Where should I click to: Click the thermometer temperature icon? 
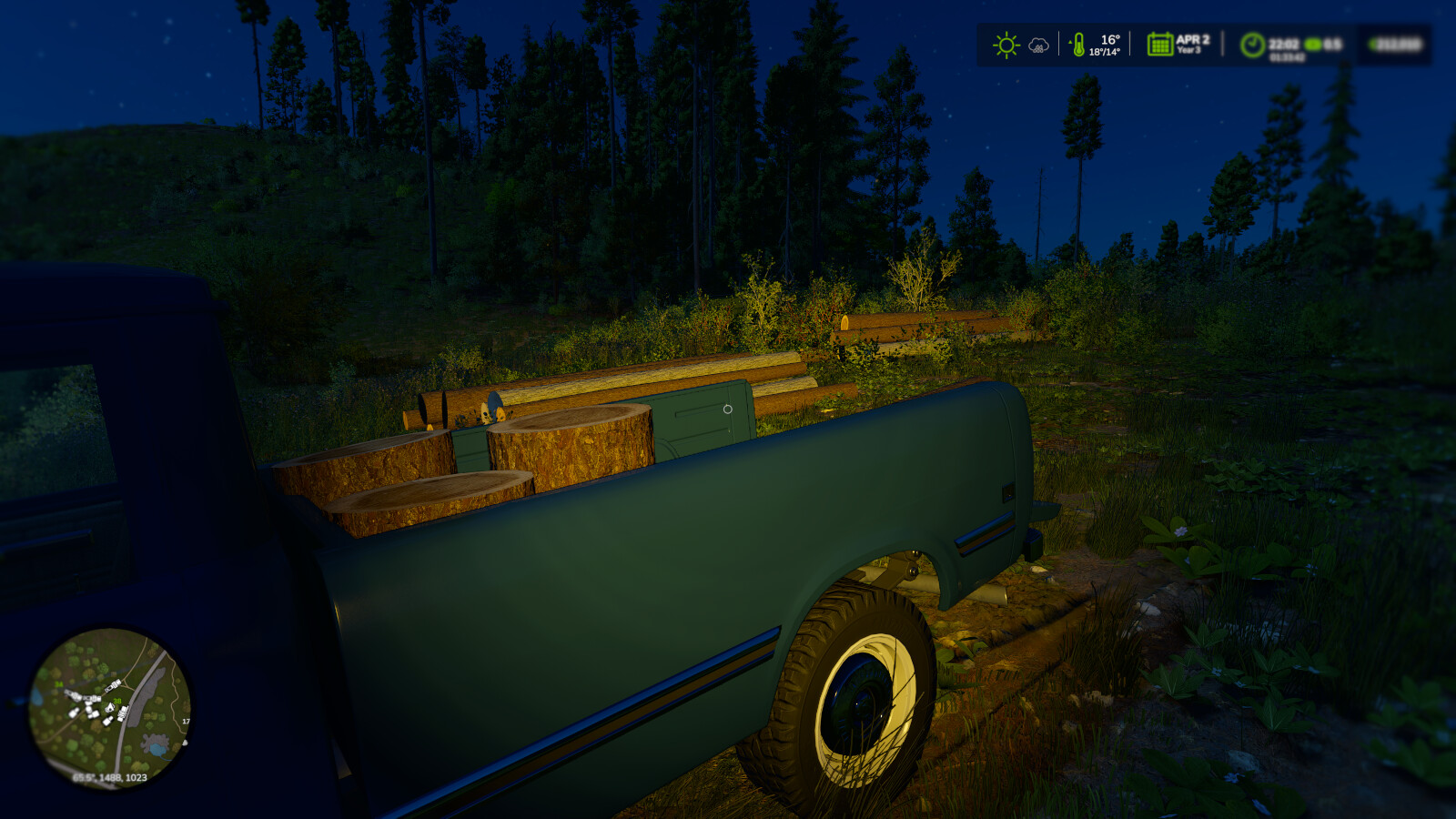tap(1079, 44)
